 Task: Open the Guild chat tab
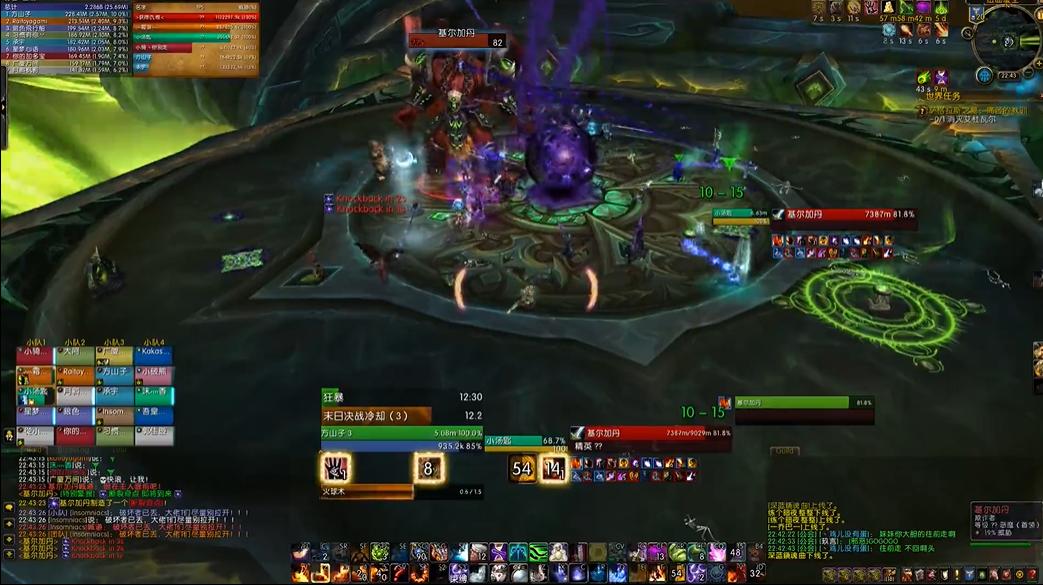(785, 451)
